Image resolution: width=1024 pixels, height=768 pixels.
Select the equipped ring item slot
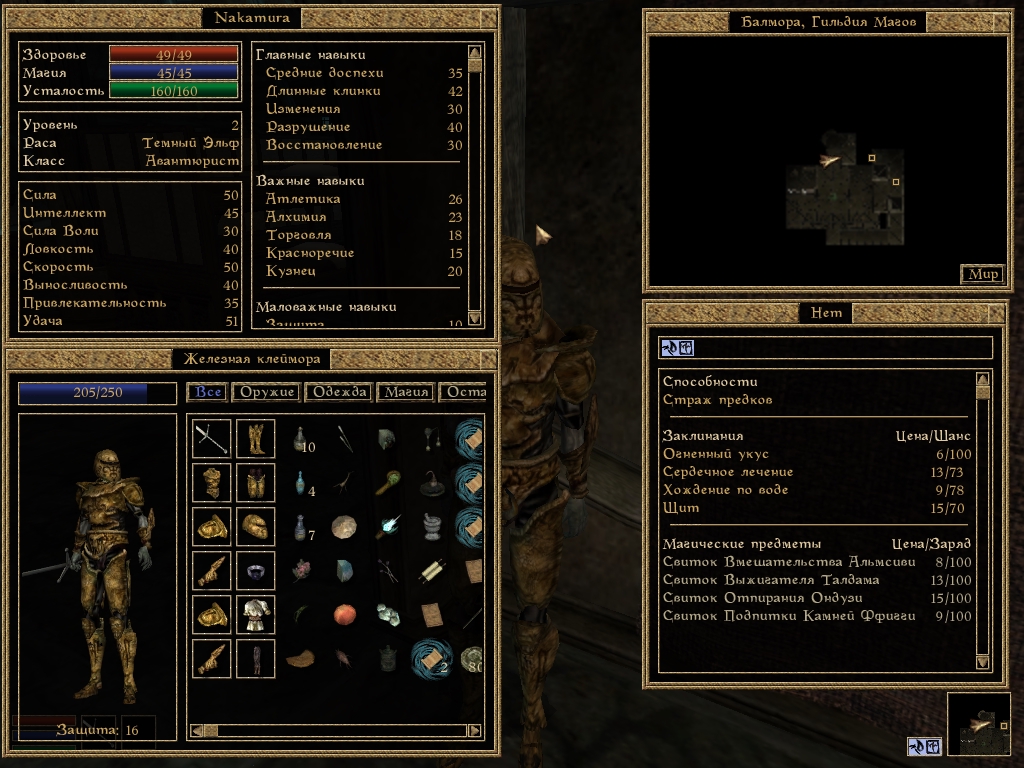pyautogui.click(x=255, y=571)
